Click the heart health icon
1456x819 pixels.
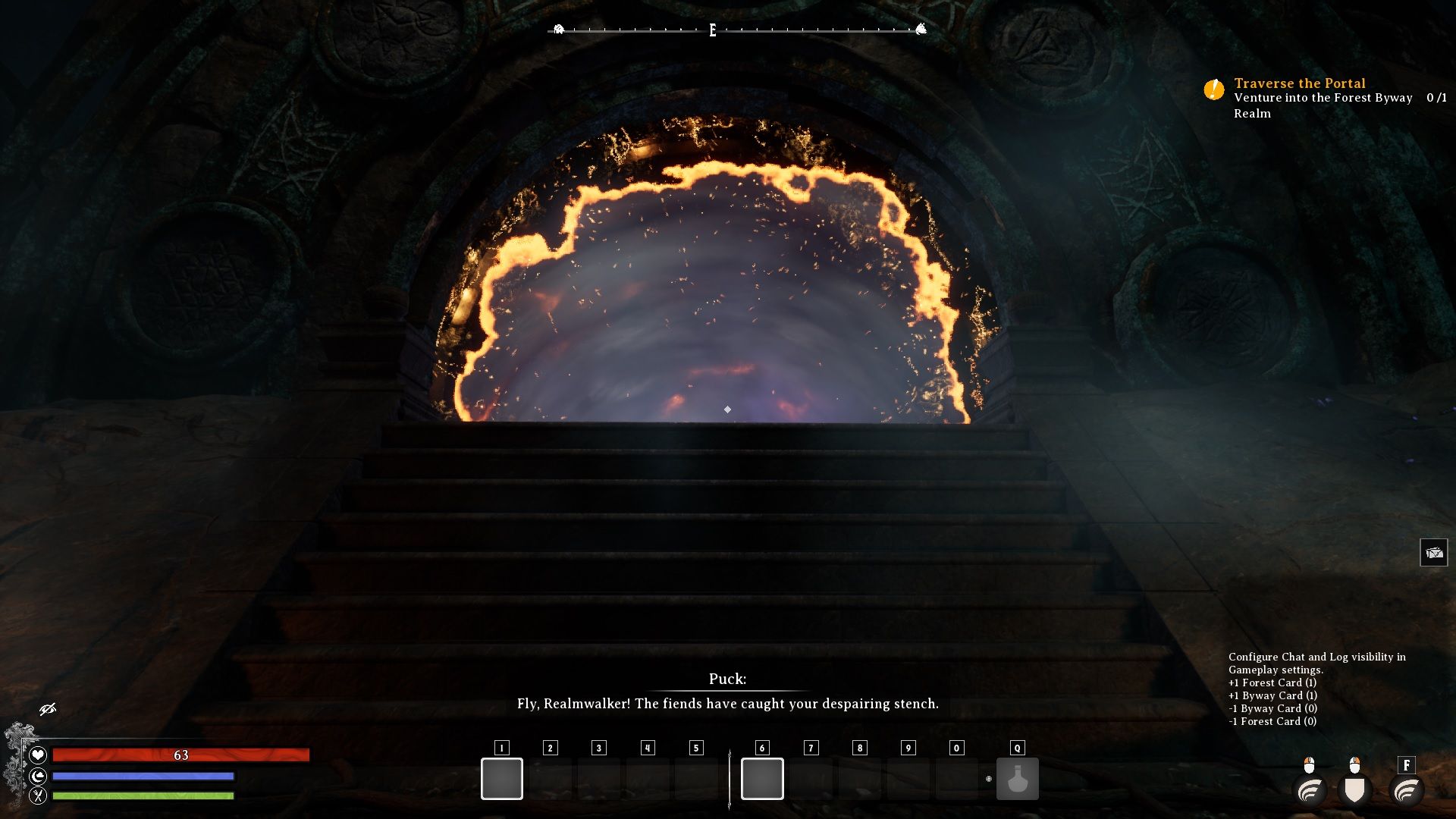38,755
